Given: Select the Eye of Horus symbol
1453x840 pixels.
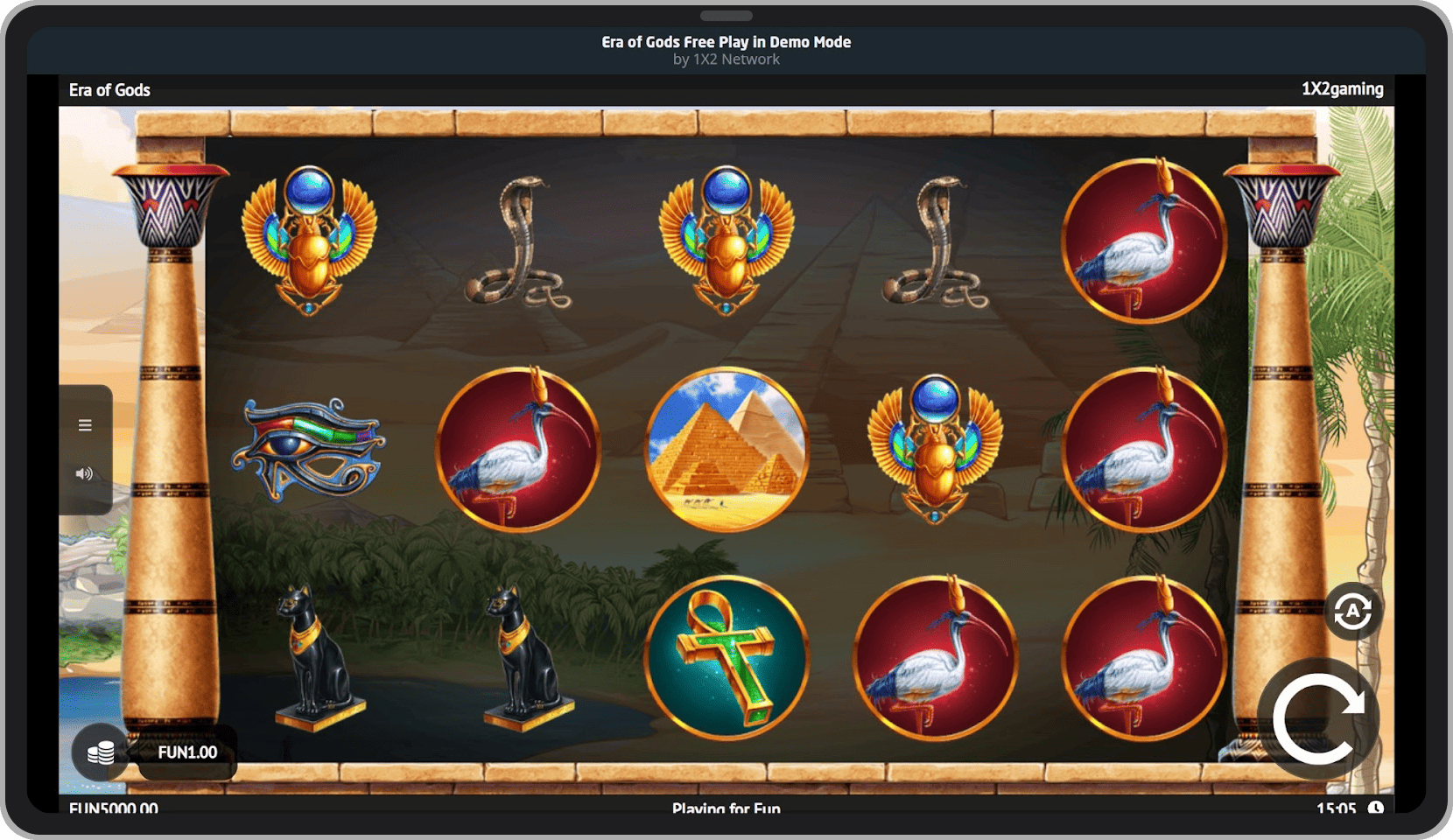Looking at the screenshot, I should click(x=306, y=451).
